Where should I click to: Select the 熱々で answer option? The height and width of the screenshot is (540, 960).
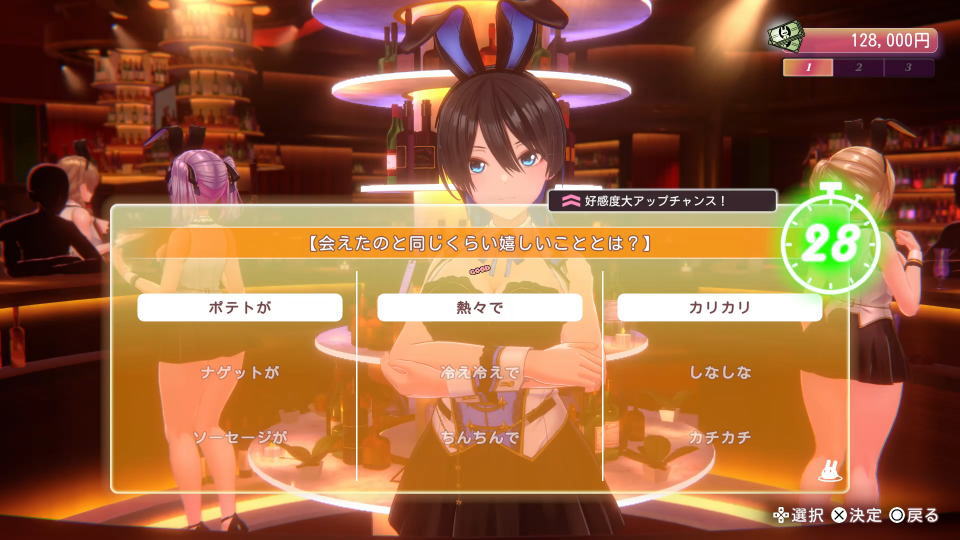480,308
